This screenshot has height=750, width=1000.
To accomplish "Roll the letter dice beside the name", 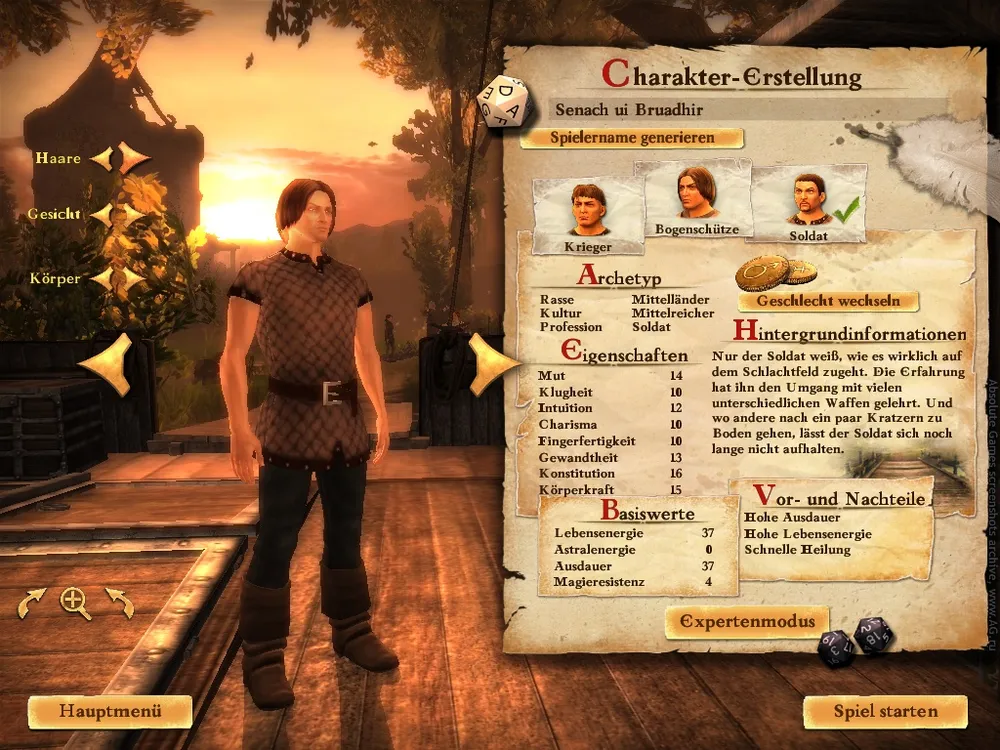I will click(x=505, y=102).
